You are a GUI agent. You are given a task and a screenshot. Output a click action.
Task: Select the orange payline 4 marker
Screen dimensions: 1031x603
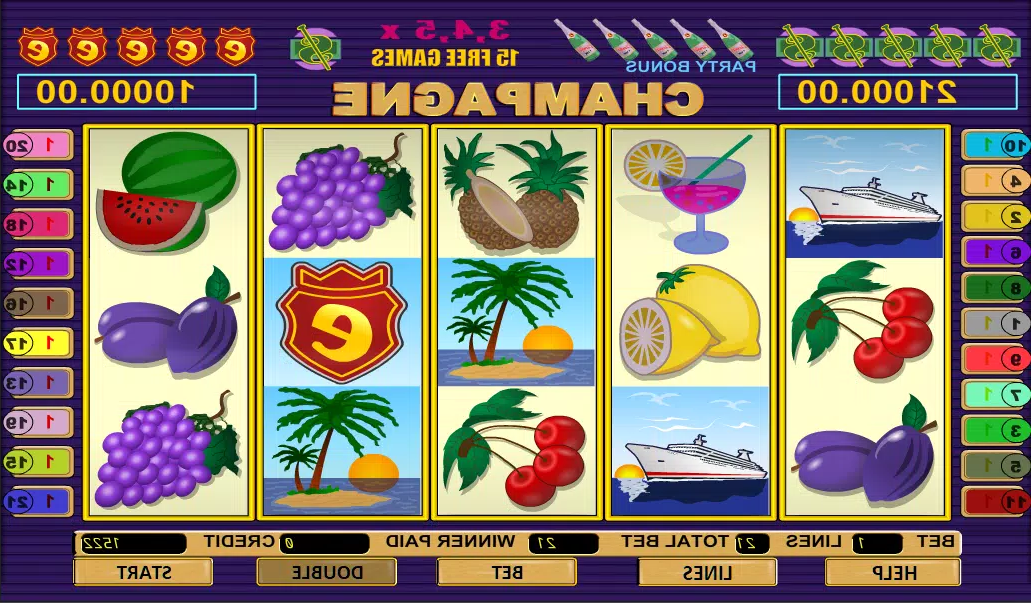[993, 180]
